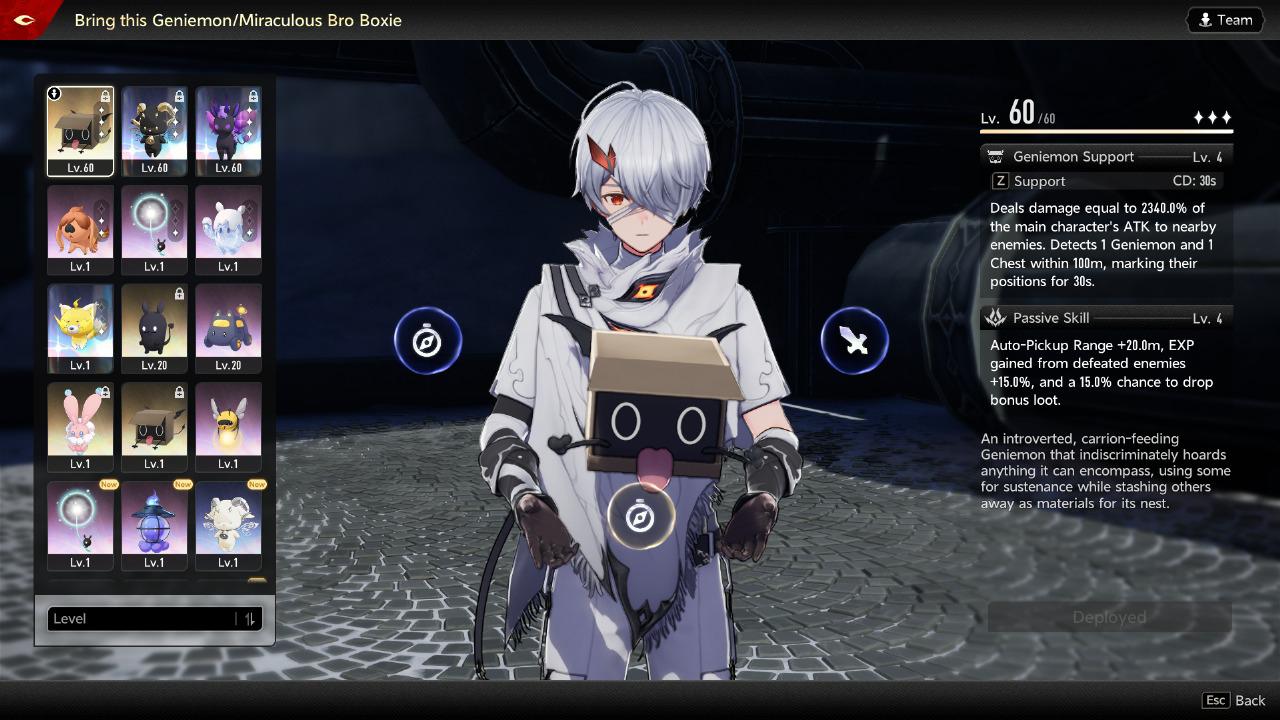Click the Deployed button
Viewport: 1280px width, 720px height.
[1109, 618]
